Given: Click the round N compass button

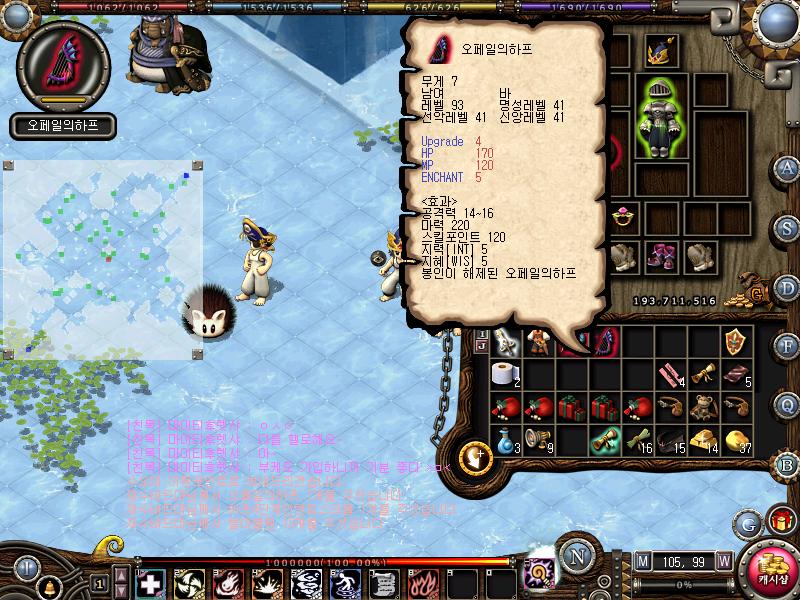Looking at the screenshot, I should click(574, 557).
